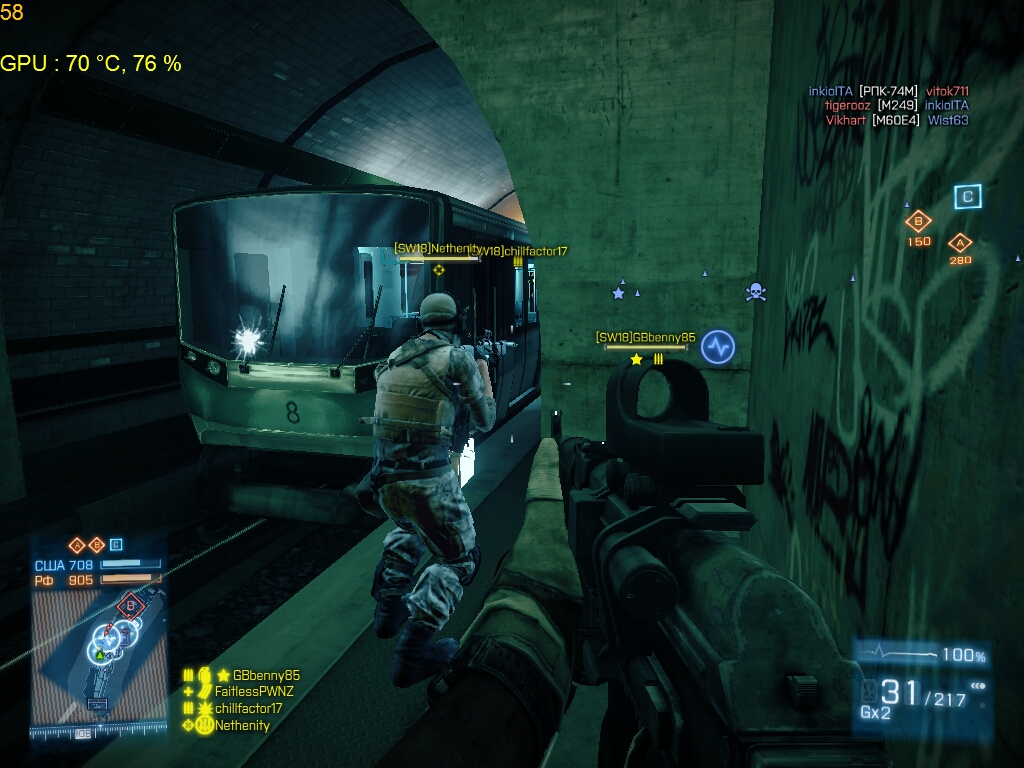Click the M249 kill feed entry
The width and height of the screenshot is (1024, 768).
898,105
